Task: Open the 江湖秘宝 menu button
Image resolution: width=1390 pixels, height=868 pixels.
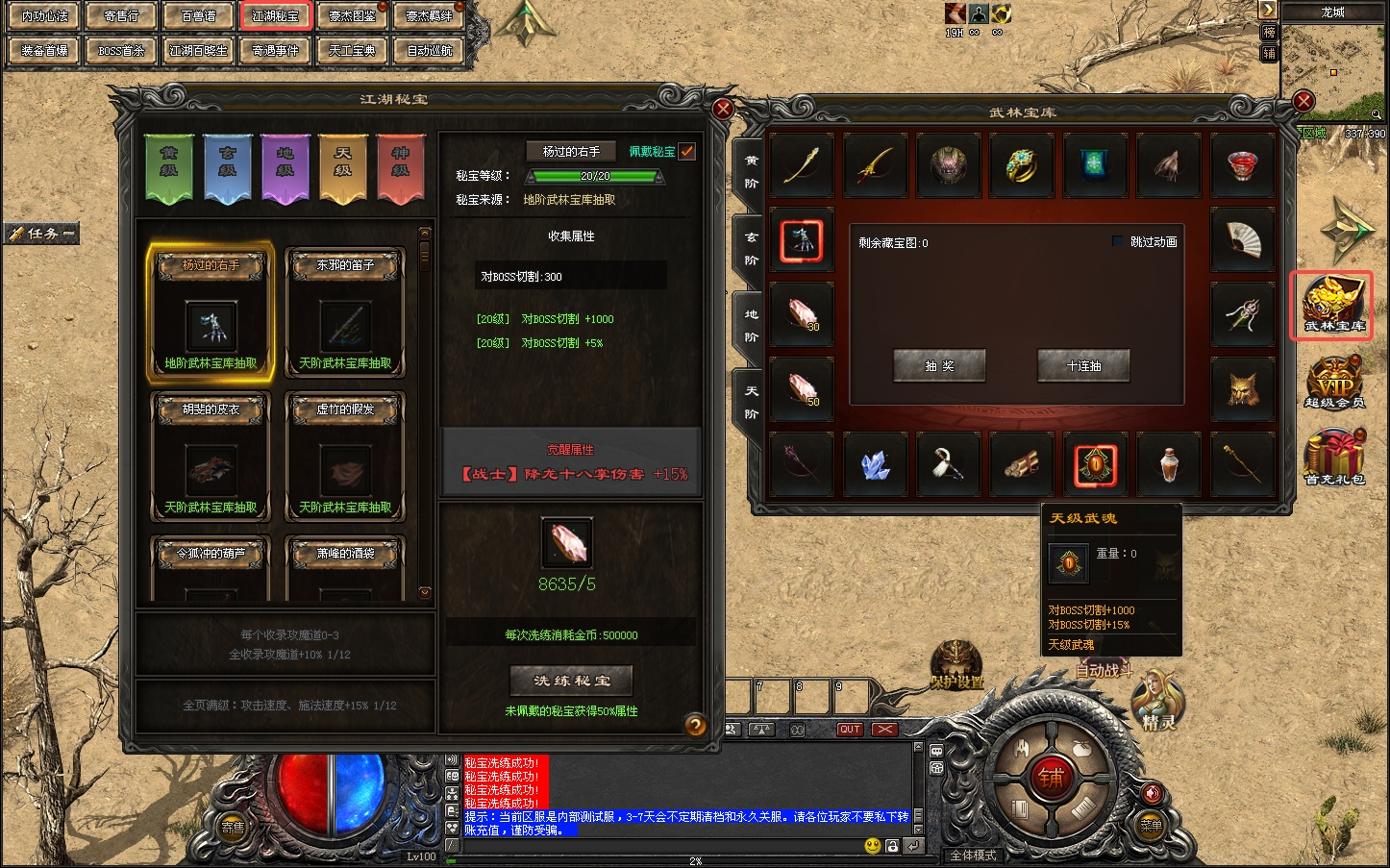Action: [x=276, y=16]
